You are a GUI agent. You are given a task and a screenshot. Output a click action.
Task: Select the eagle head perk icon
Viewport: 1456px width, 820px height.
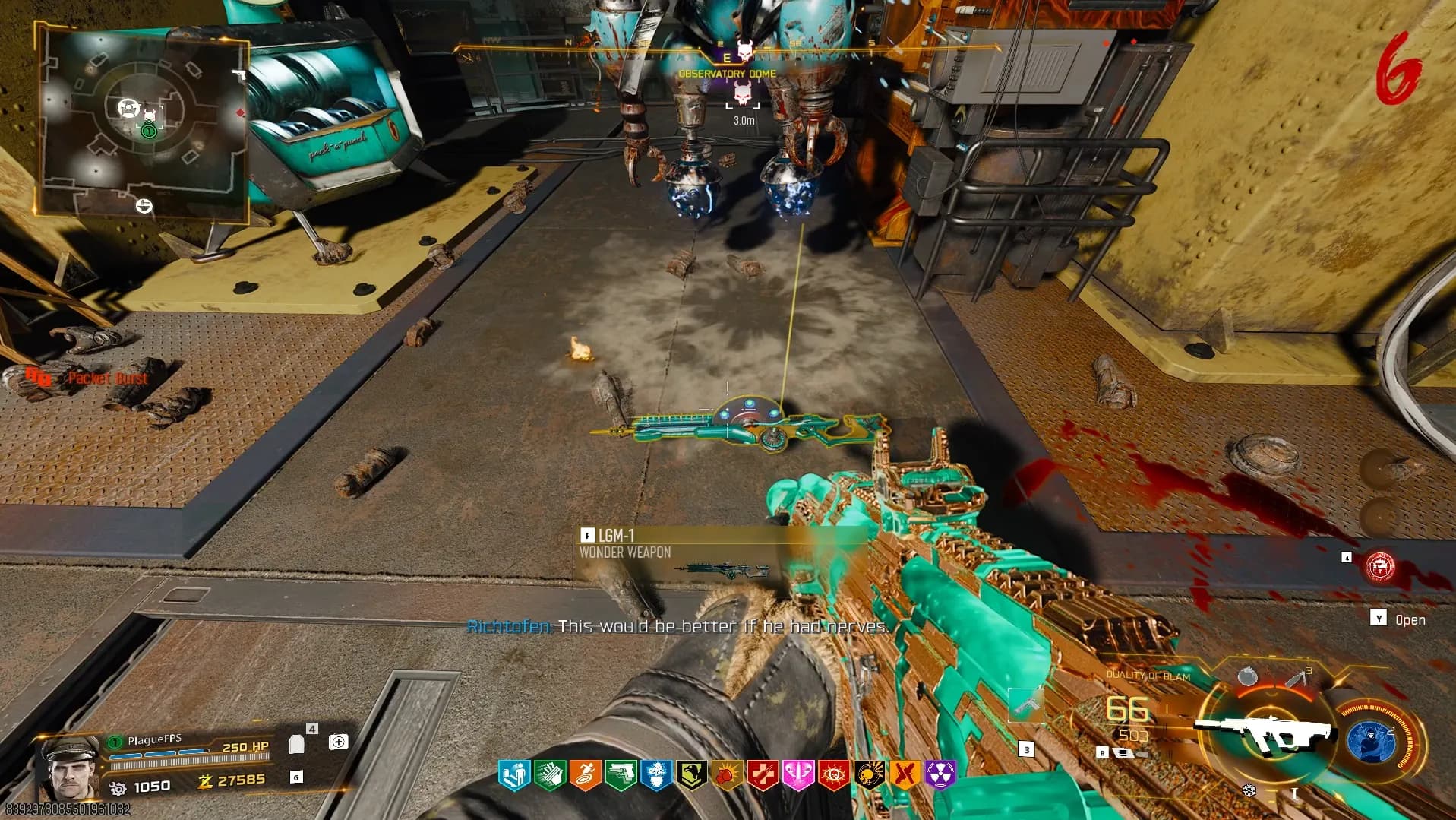[692, 775]
